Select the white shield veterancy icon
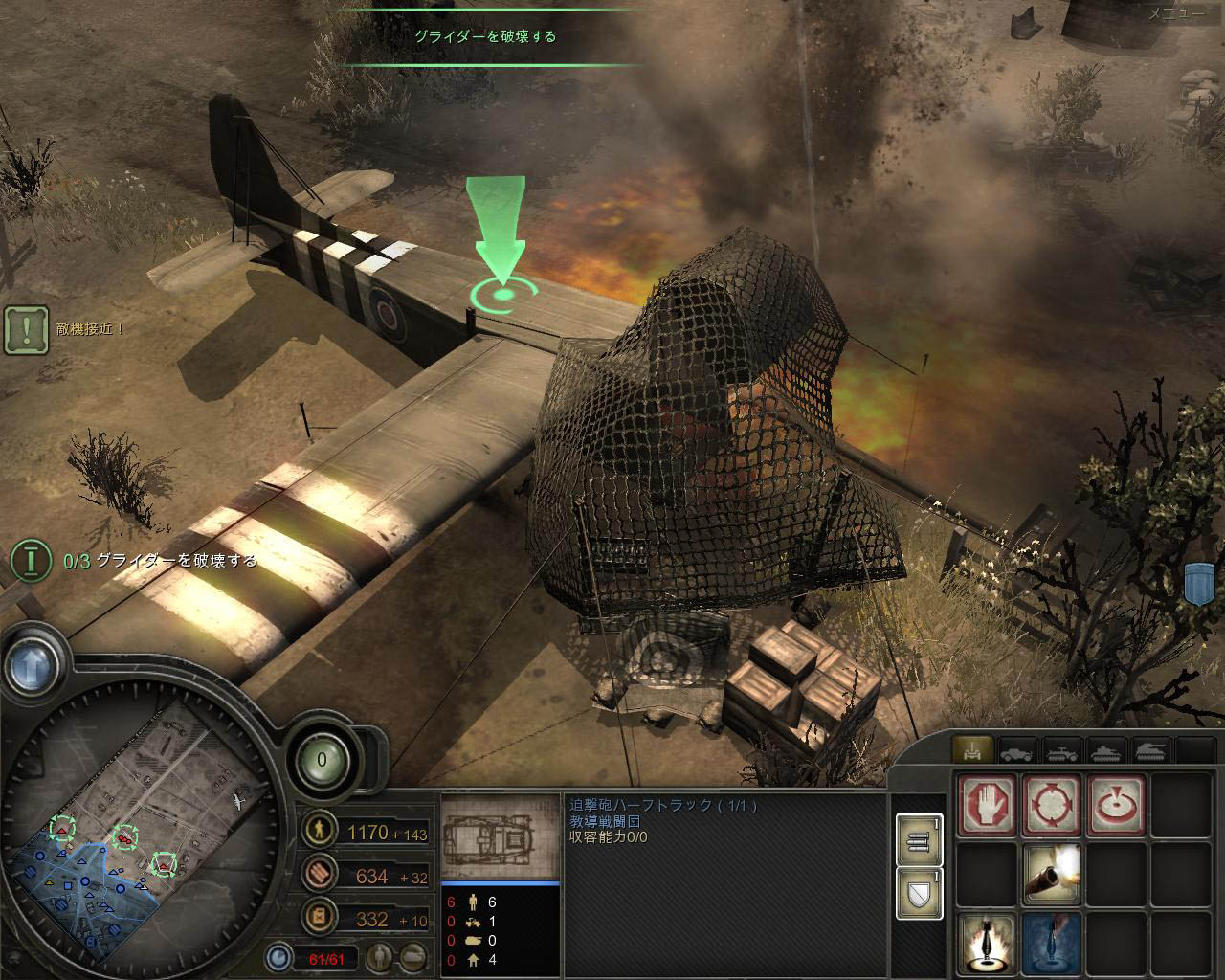The image size is (1225, 980). point(918,893)
